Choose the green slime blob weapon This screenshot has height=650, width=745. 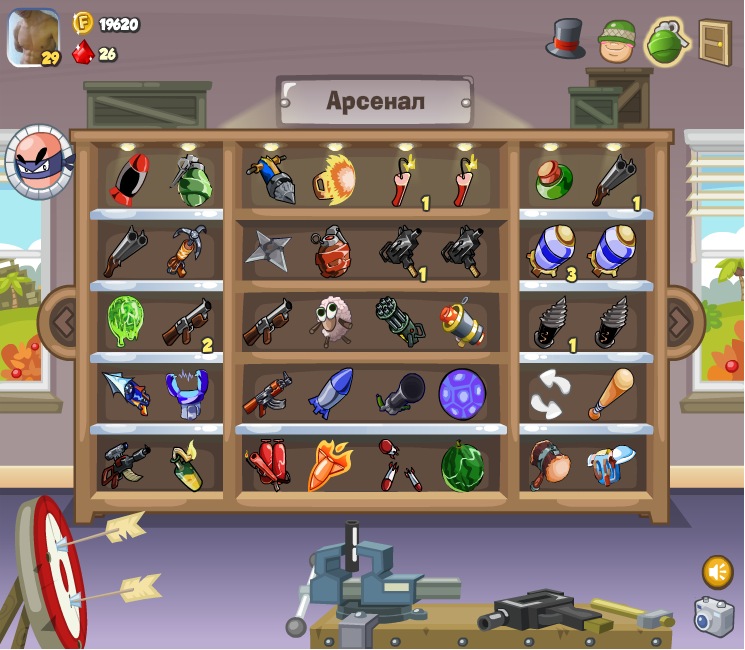click(127, 321)
